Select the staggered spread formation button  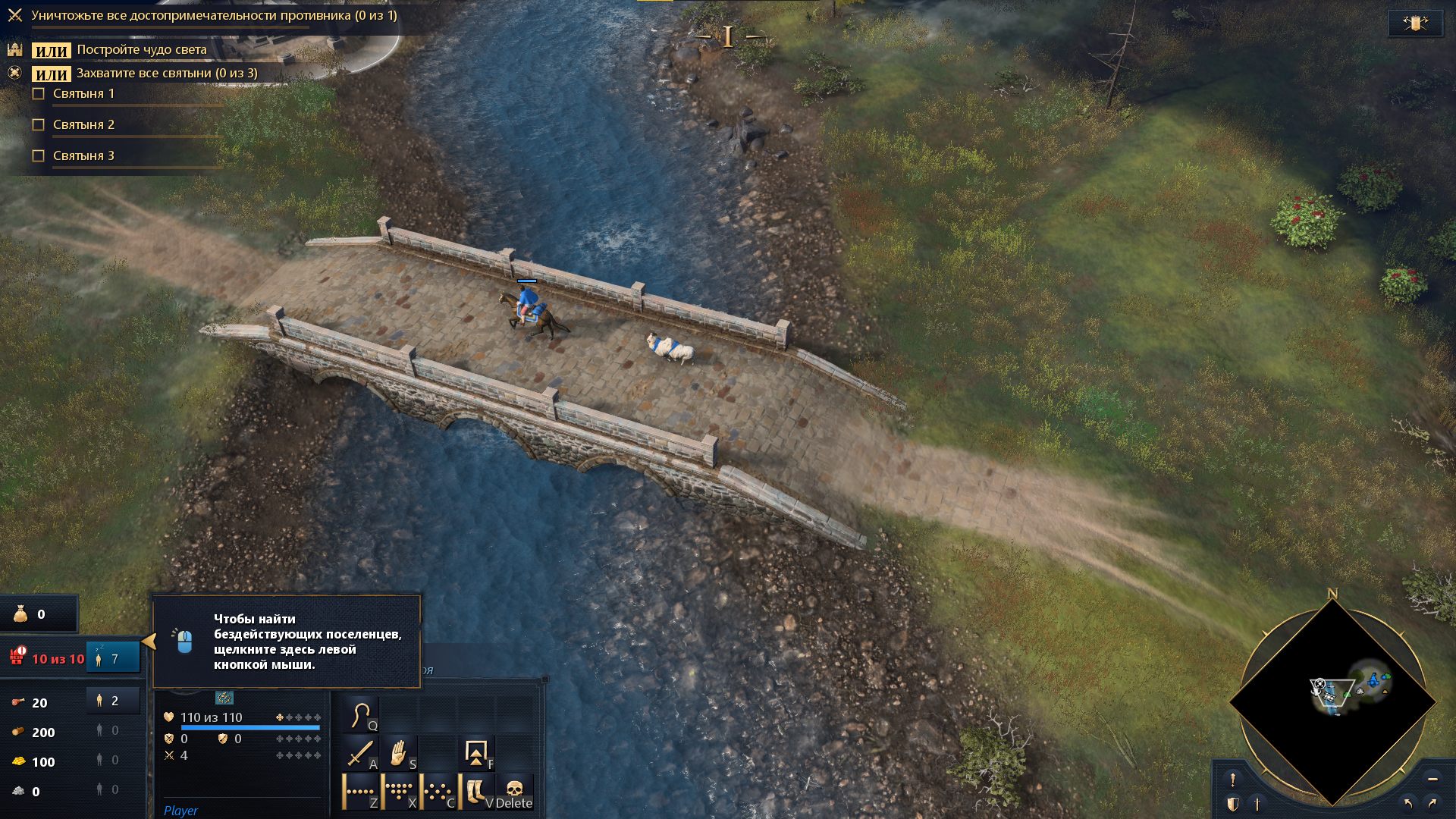pos(438,792)
